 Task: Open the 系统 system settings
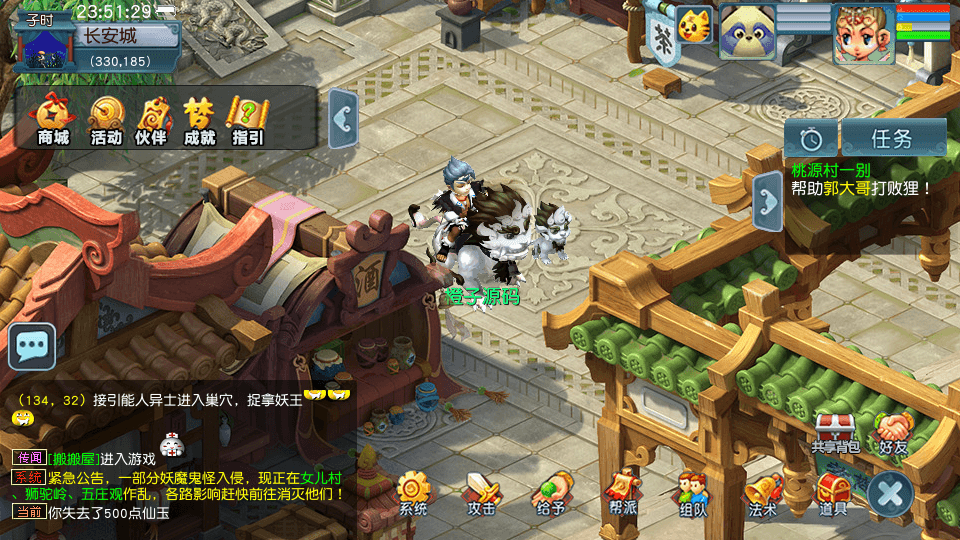click(413, 493)
